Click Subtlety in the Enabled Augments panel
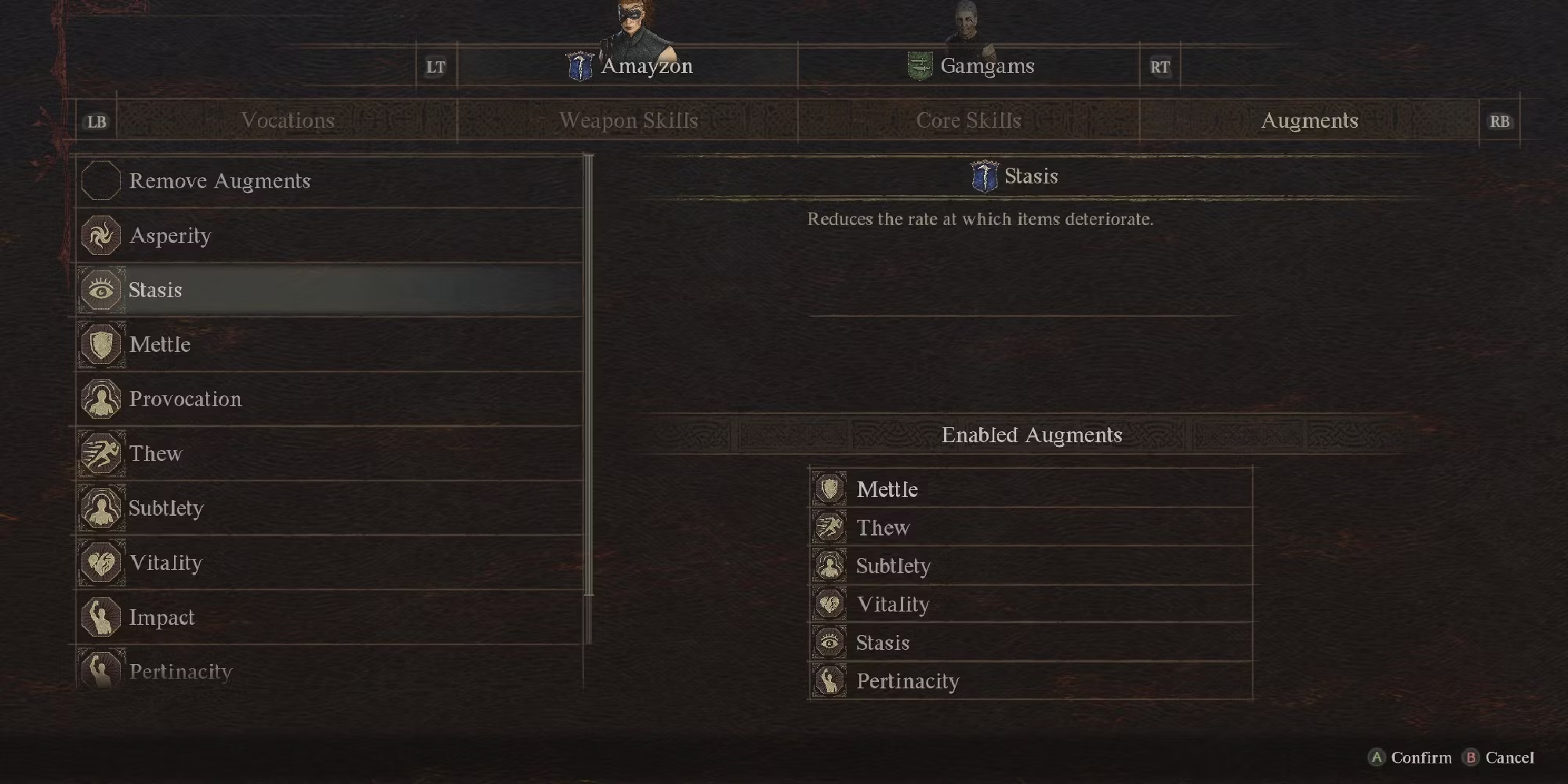 pos(1030,566)
